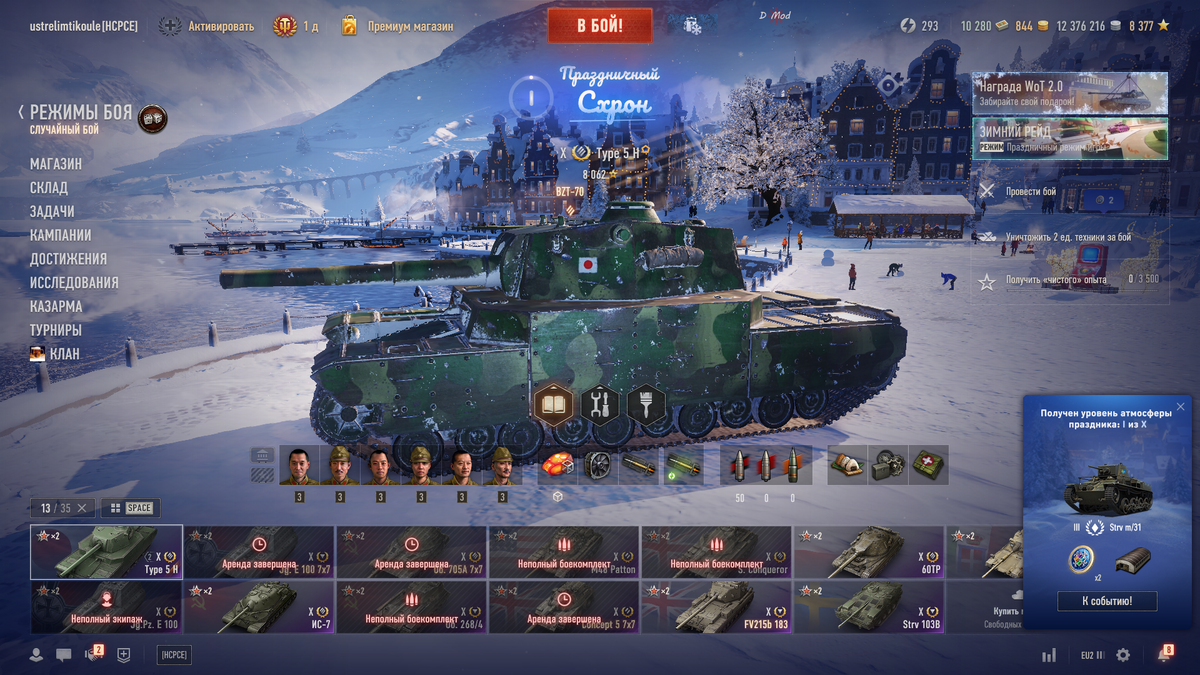Select ИССЛЕДОВАНИЯ from the side menu
1200x675 pixels.
(74, 283)
